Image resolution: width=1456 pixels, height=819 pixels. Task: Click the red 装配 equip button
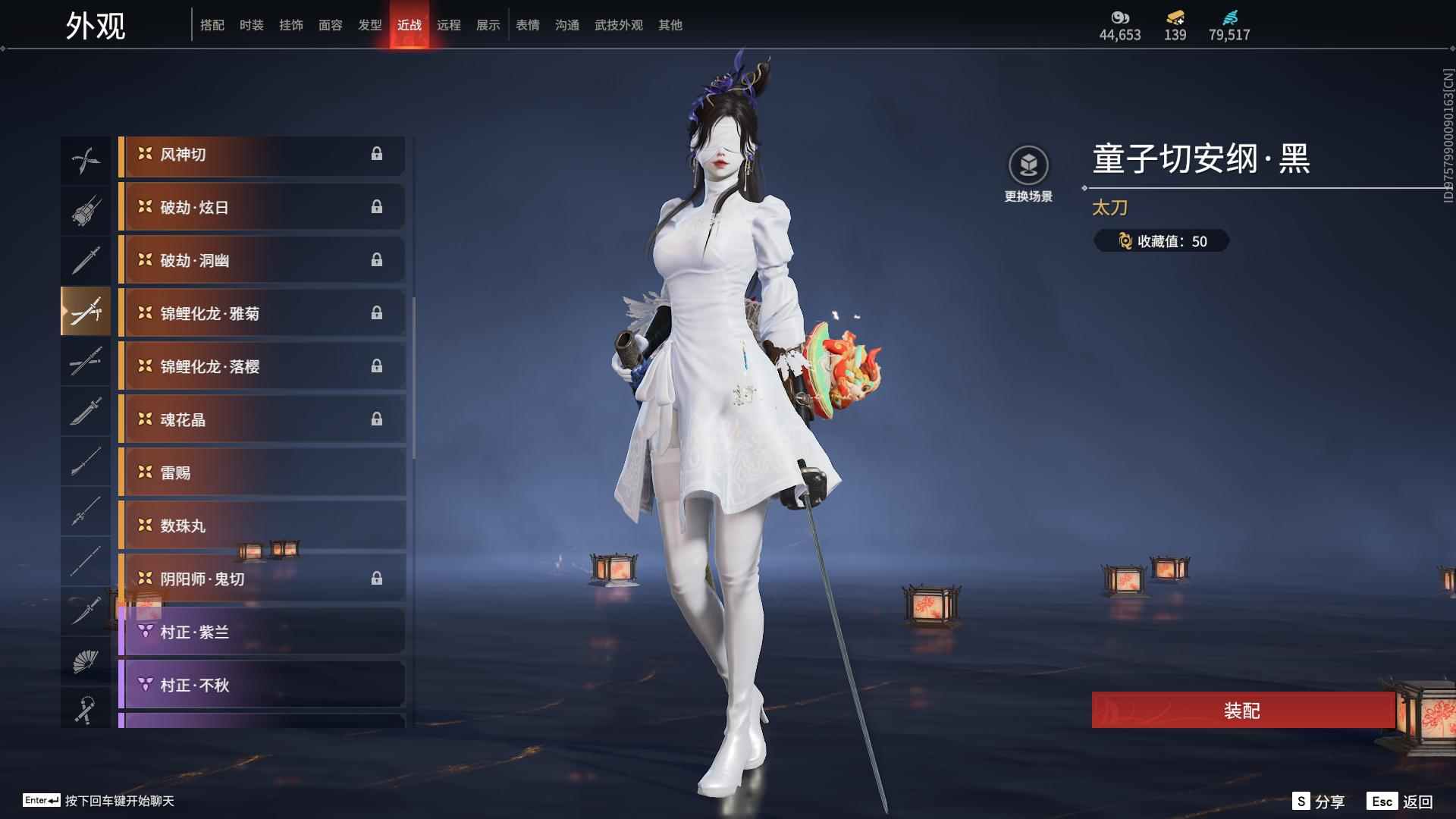(1242, 711)
